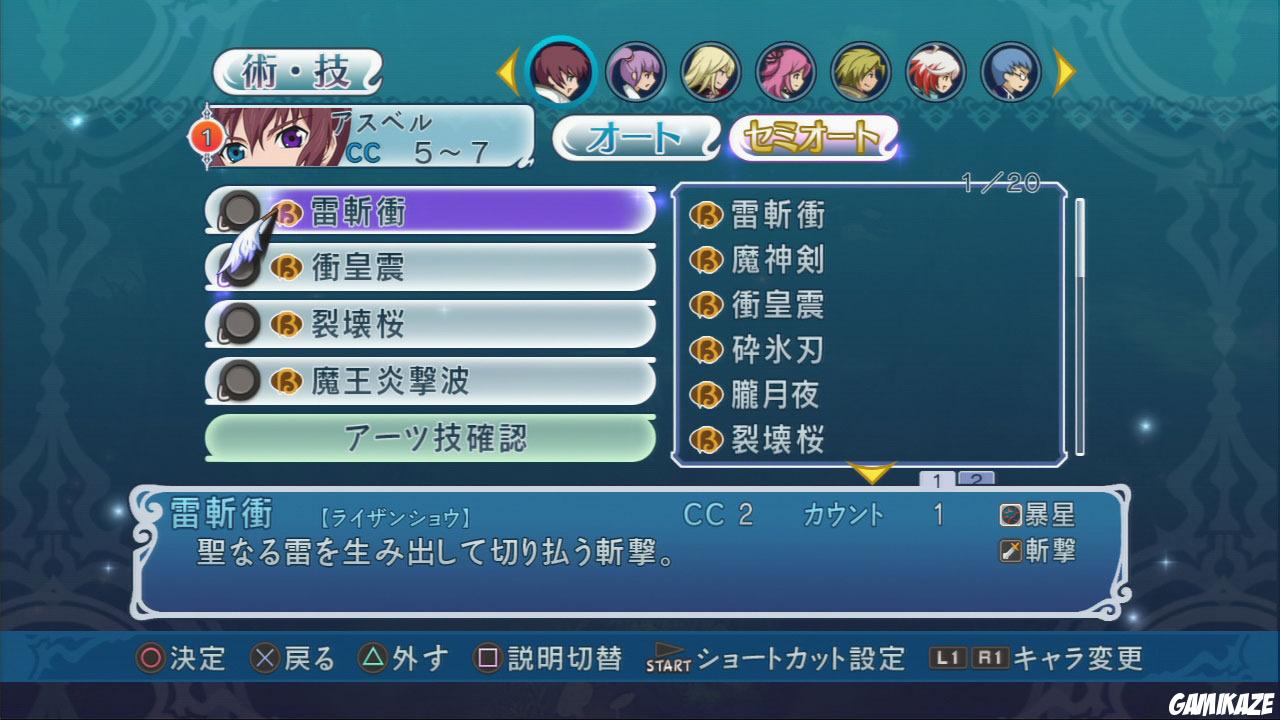Select Cheria's pink-haired portrait icon
Screen dimensions: 1280x720
[785, 71]
